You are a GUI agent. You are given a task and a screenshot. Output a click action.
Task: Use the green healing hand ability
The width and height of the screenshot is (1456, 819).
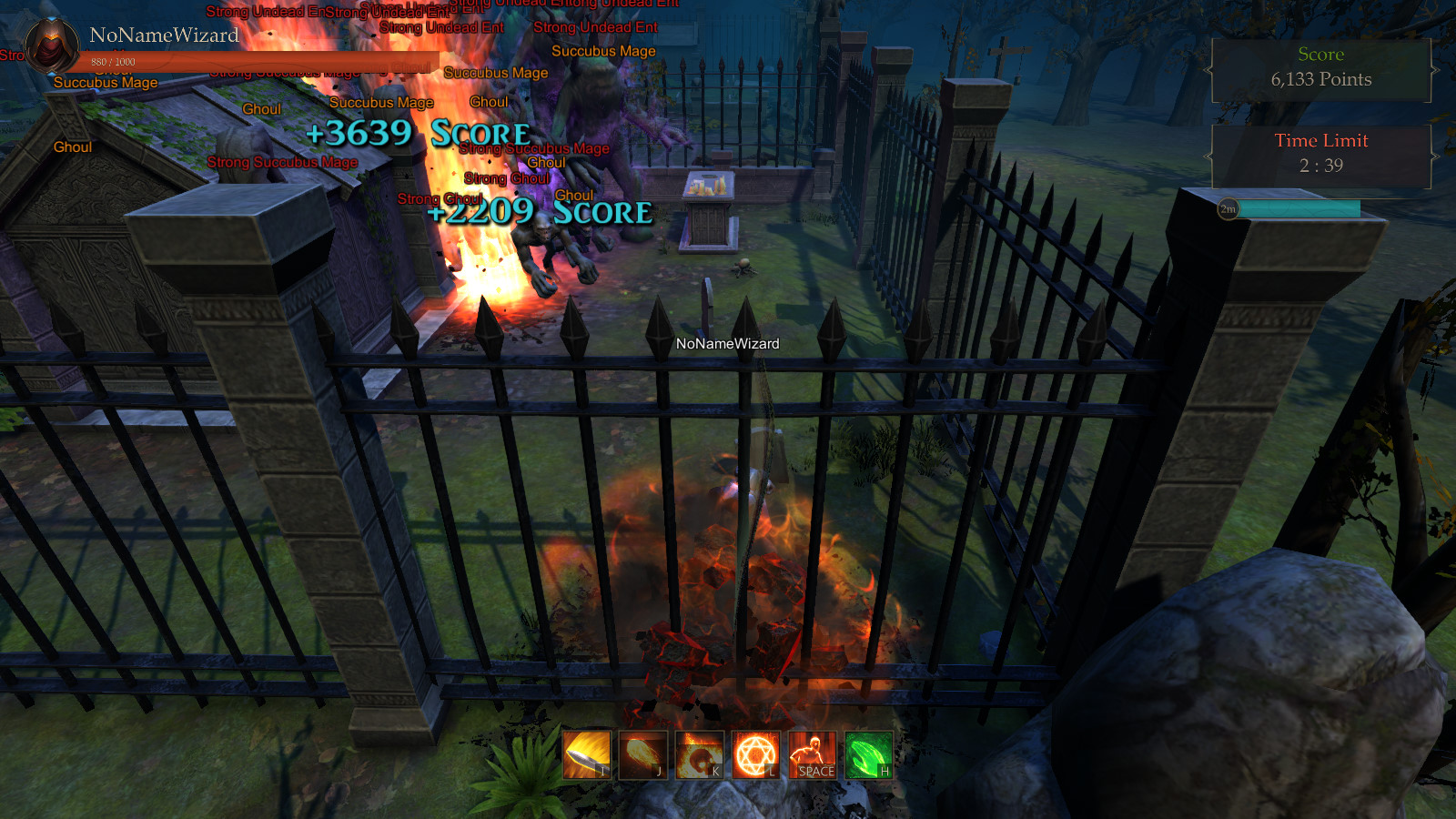[868, 754]
